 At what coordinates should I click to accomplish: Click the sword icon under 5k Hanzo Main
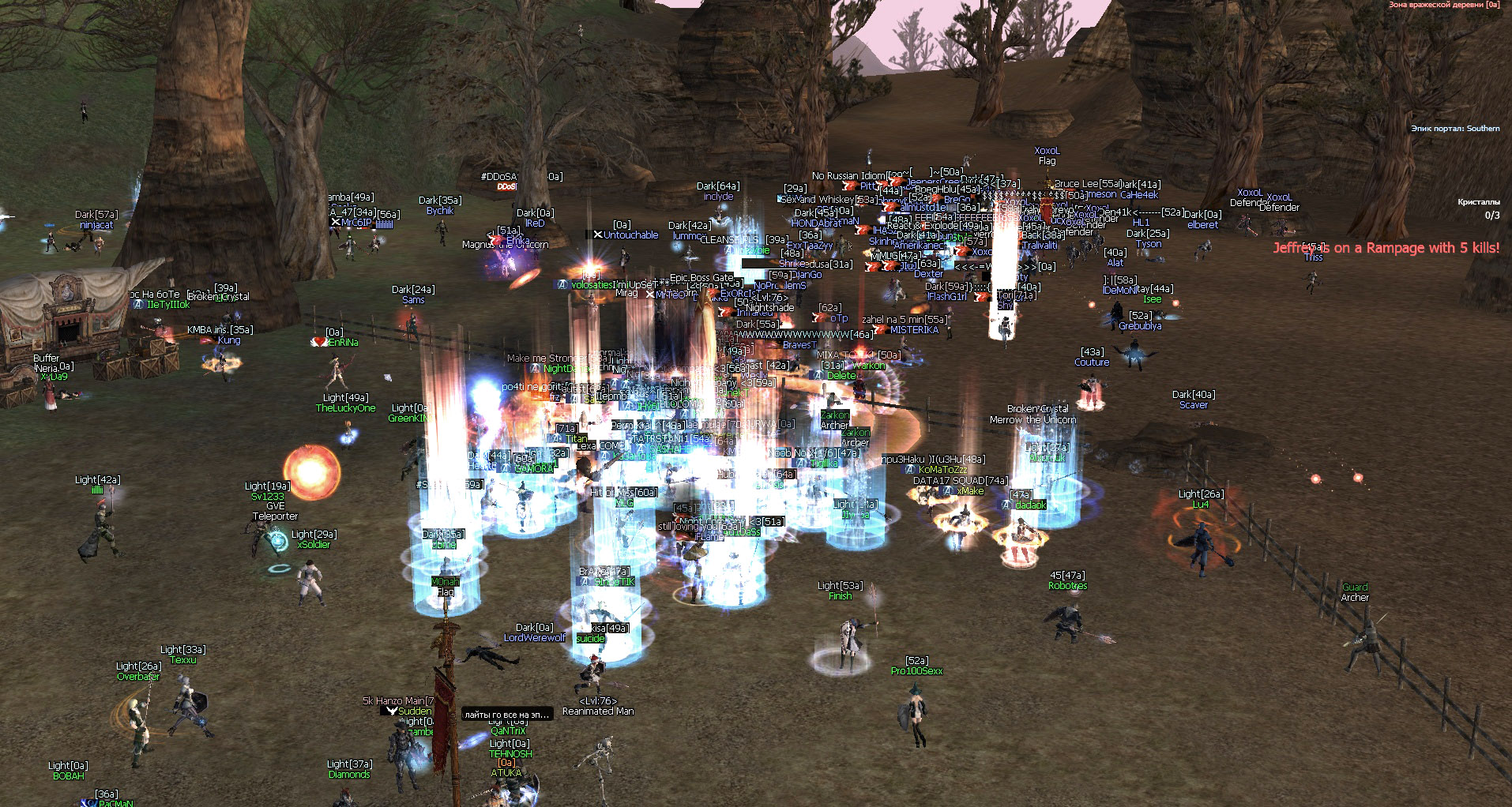click(390, 710)
